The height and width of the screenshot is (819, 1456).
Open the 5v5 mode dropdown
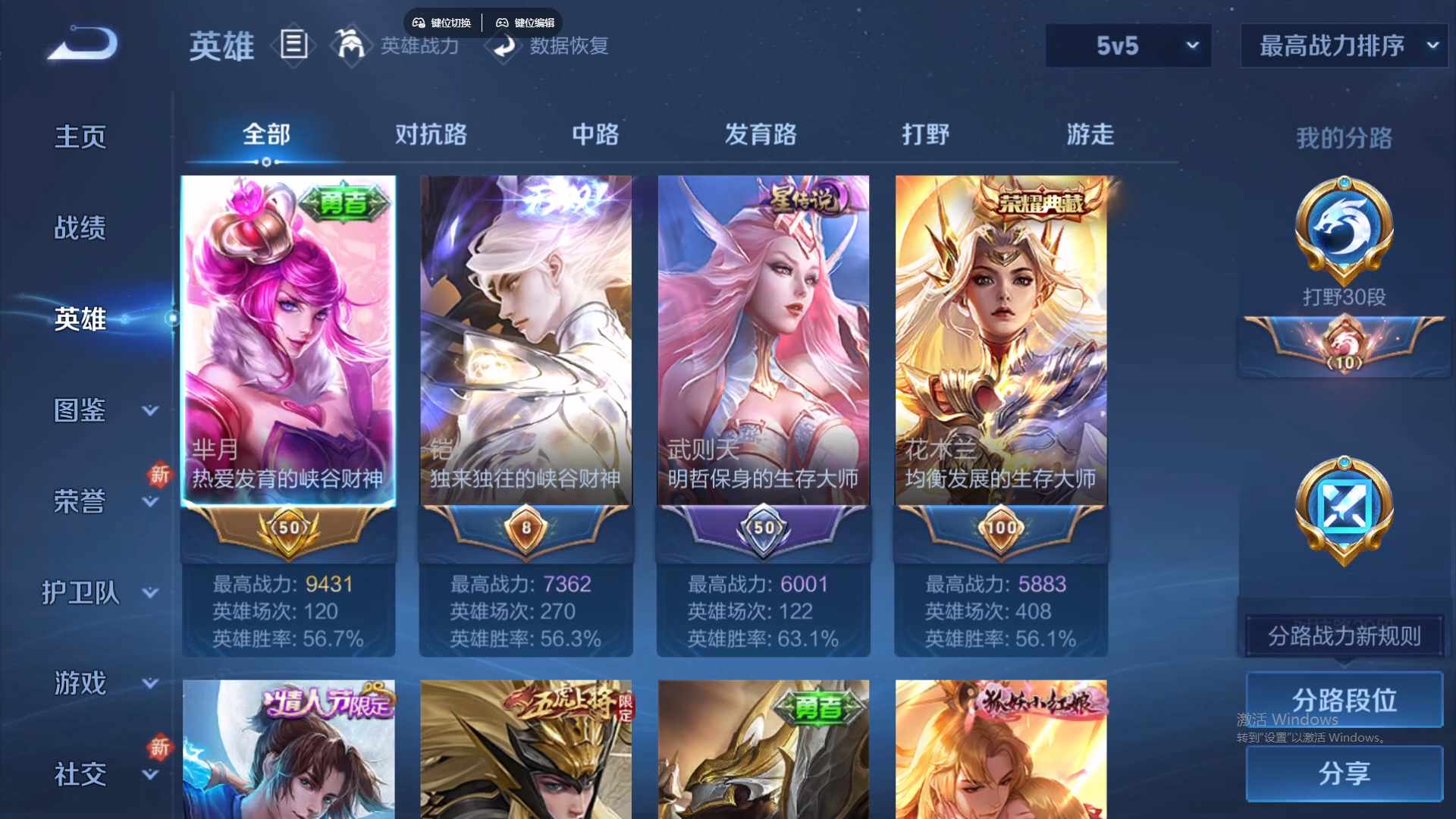pos(1128,45)
